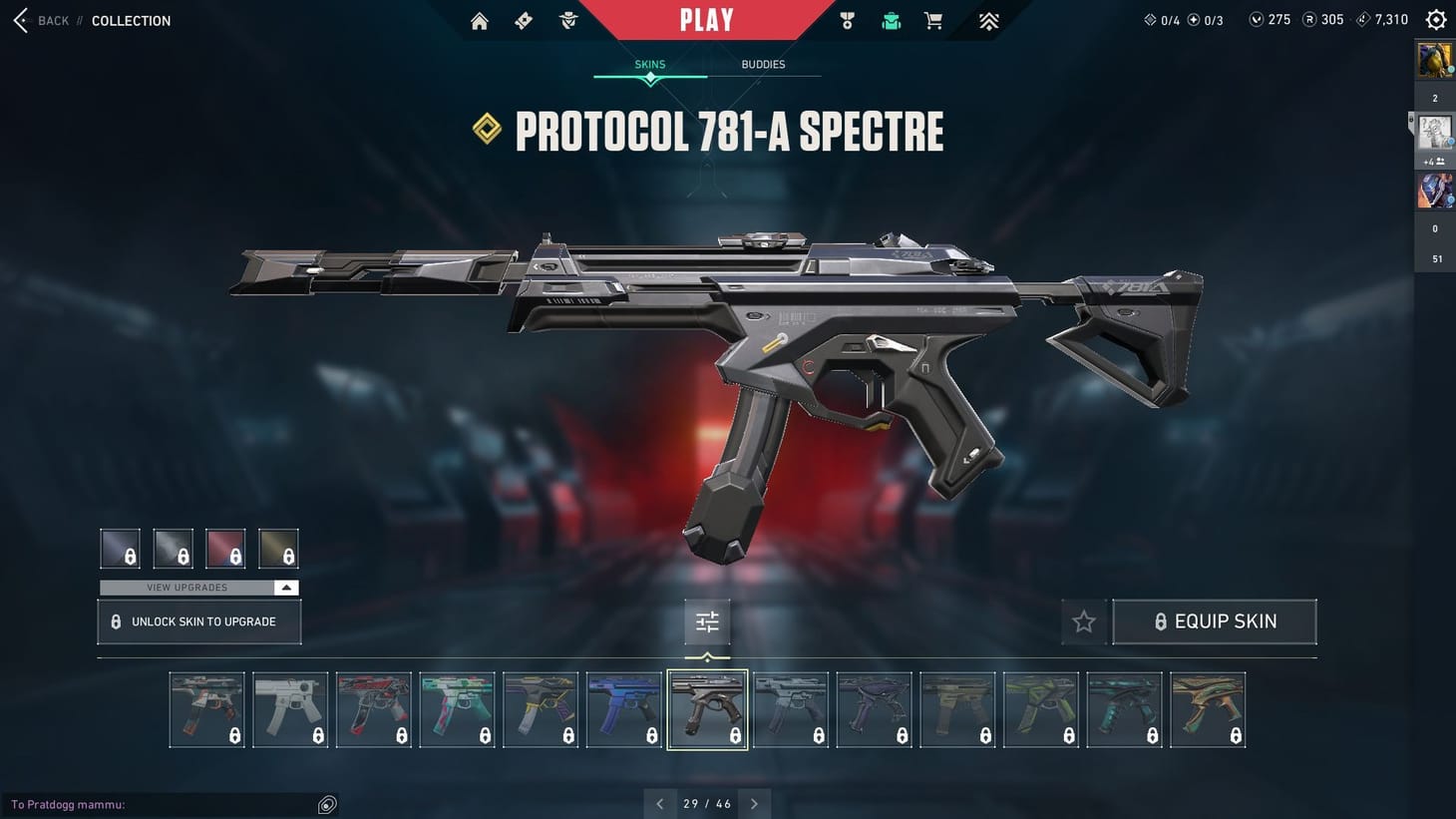
Task: Select the red locked variant swatch
Action: pos(224,547)
